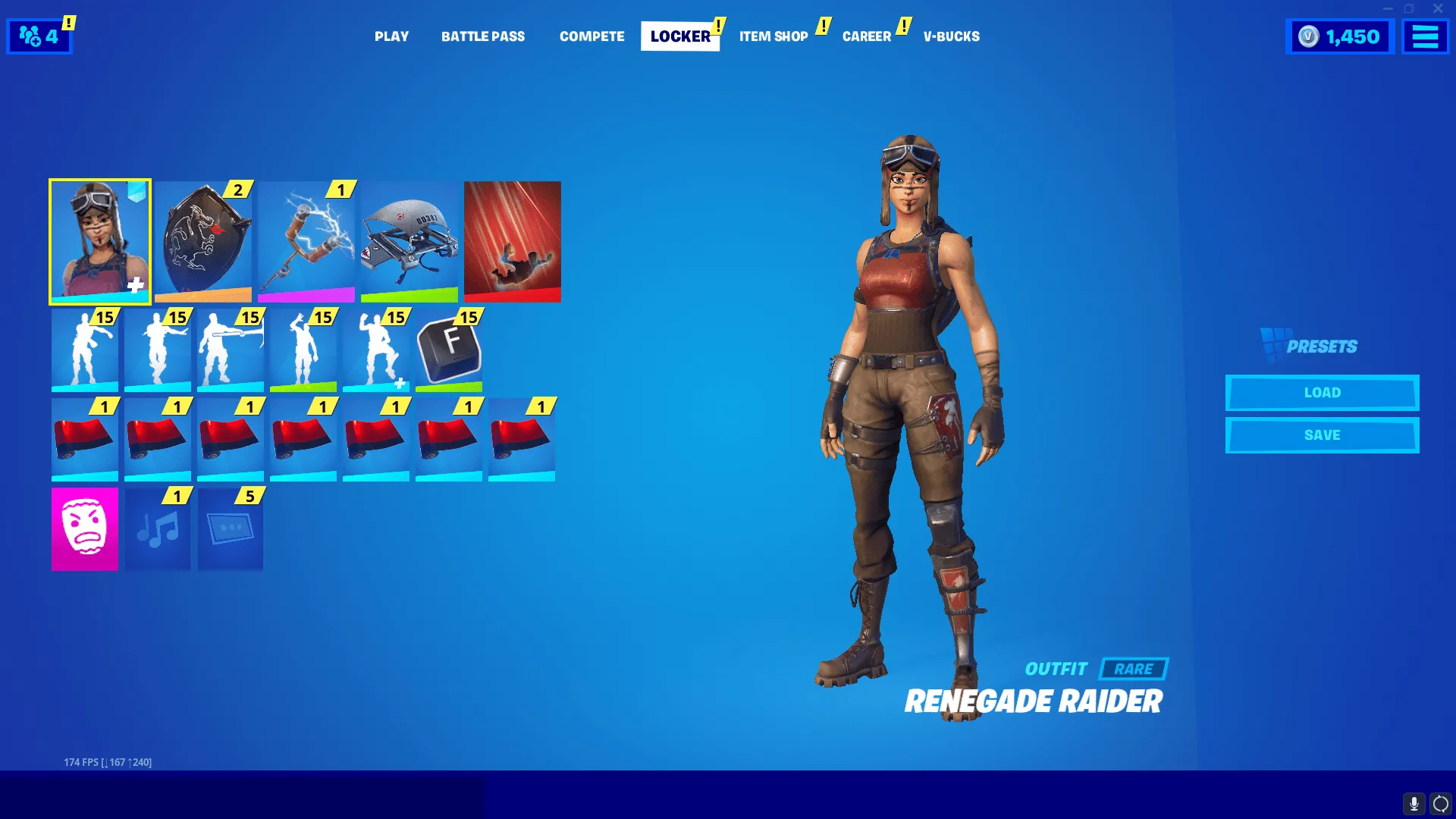The width and height of the screenshot is (1456, 819).
Task: Choose the pink angry face banner slot
Action: coord(85,529)
